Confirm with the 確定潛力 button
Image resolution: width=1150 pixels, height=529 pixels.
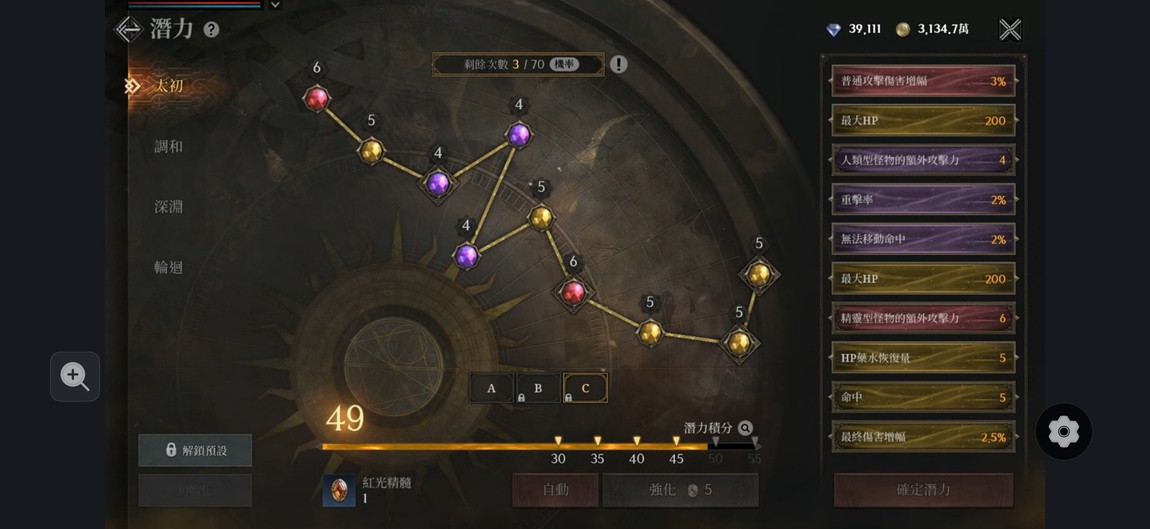923,490
